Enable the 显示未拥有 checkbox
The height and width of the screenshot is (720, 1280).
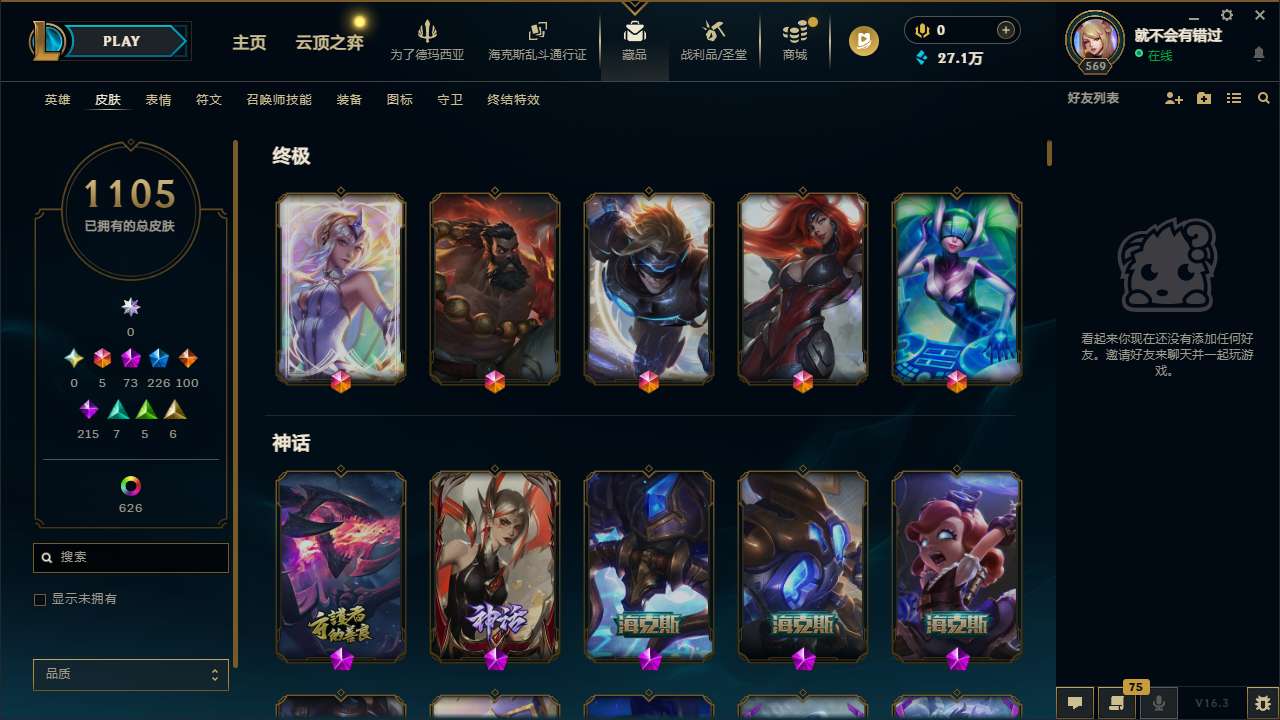(40, 599)
